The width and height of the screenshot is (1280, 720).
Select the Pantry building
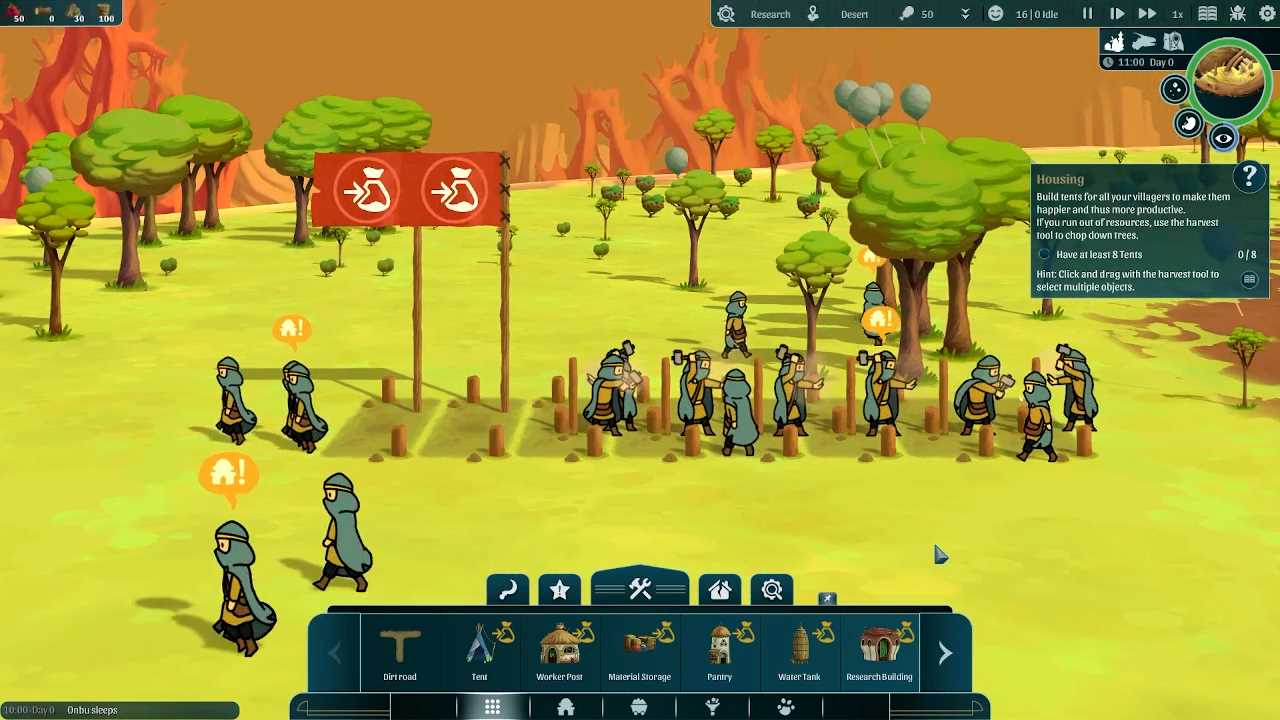(720, 652)
